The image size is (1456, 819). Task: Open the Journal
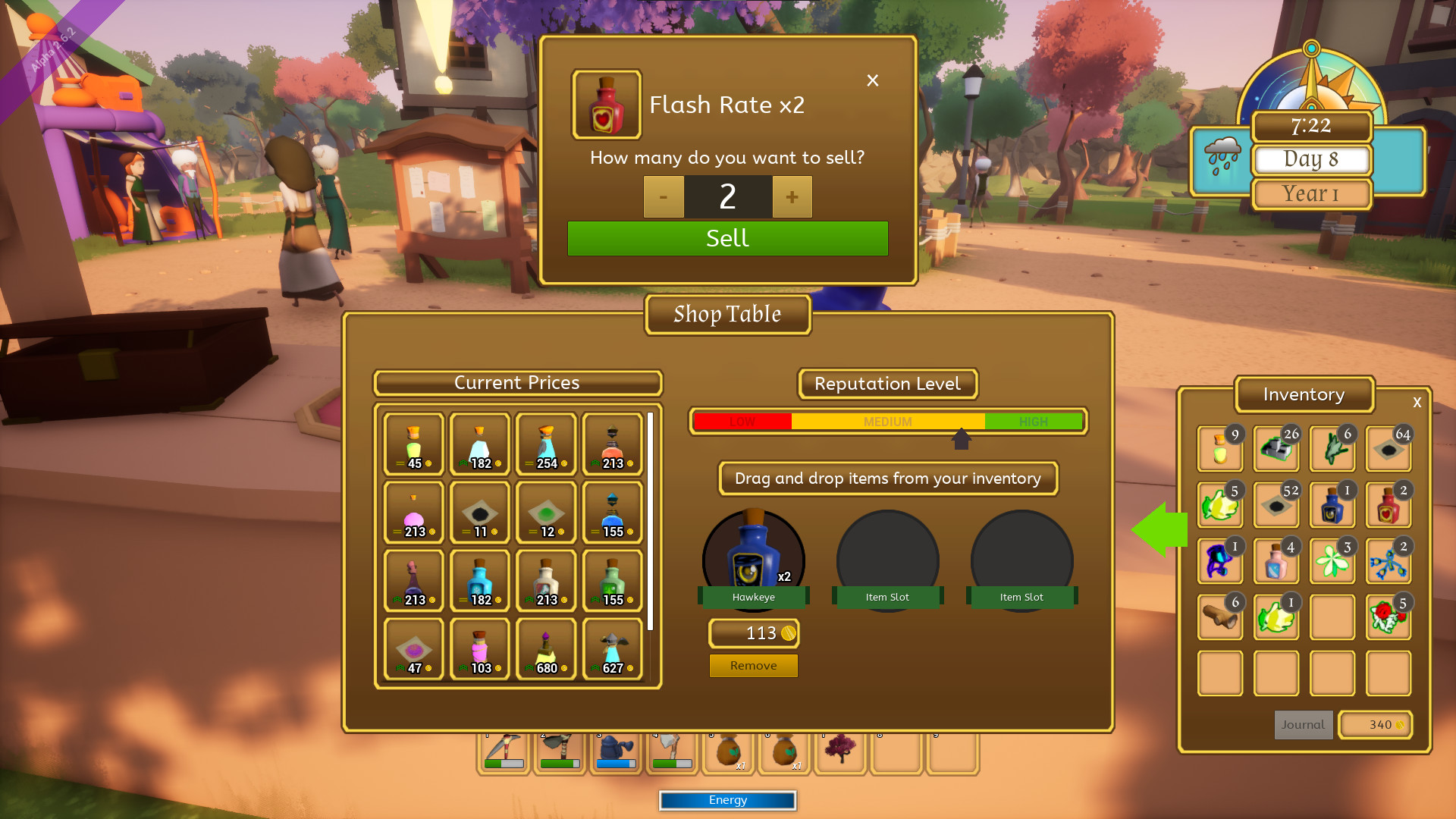(1303, 724)
